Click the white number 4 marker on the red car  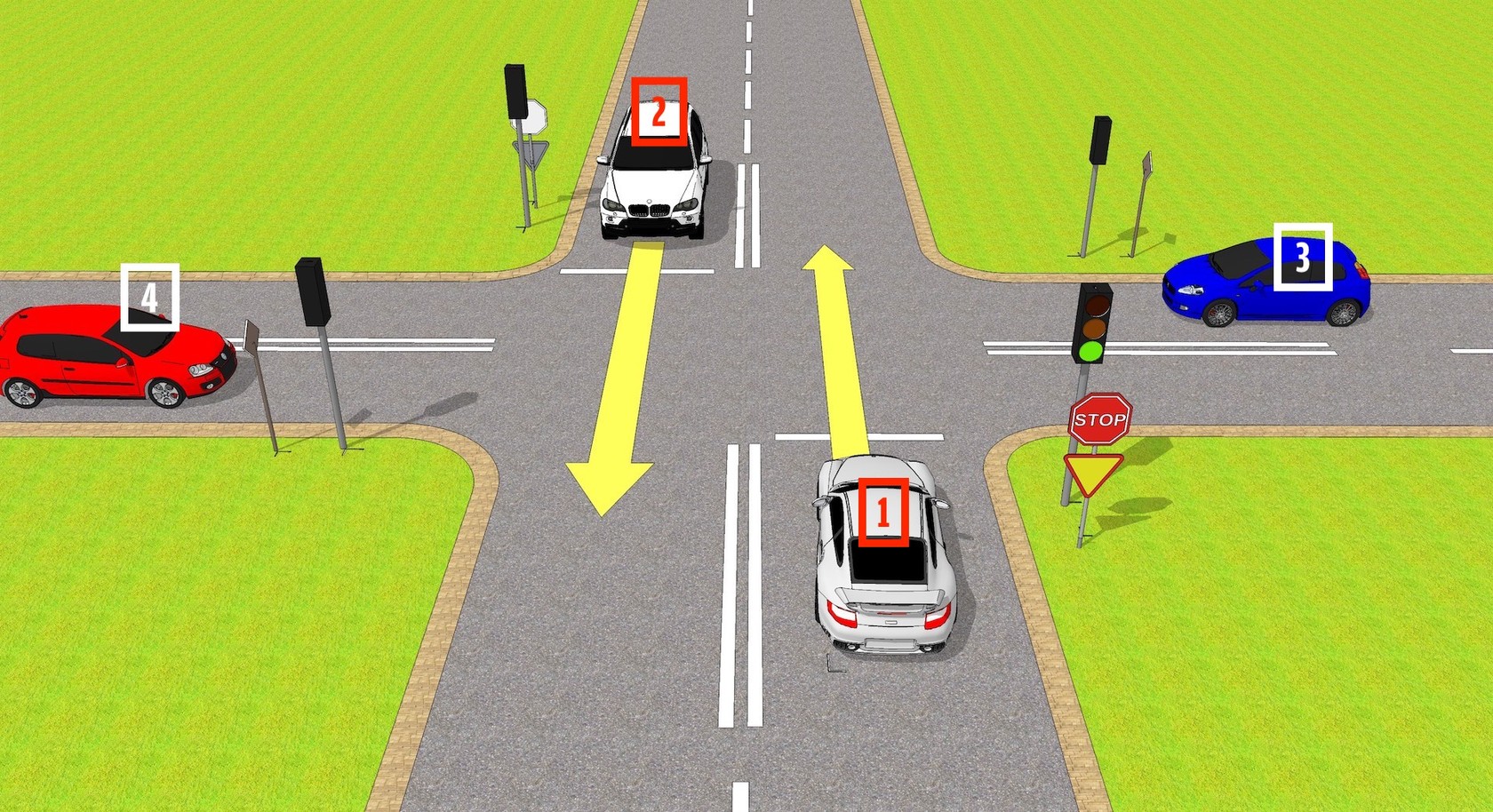point(149,297)
